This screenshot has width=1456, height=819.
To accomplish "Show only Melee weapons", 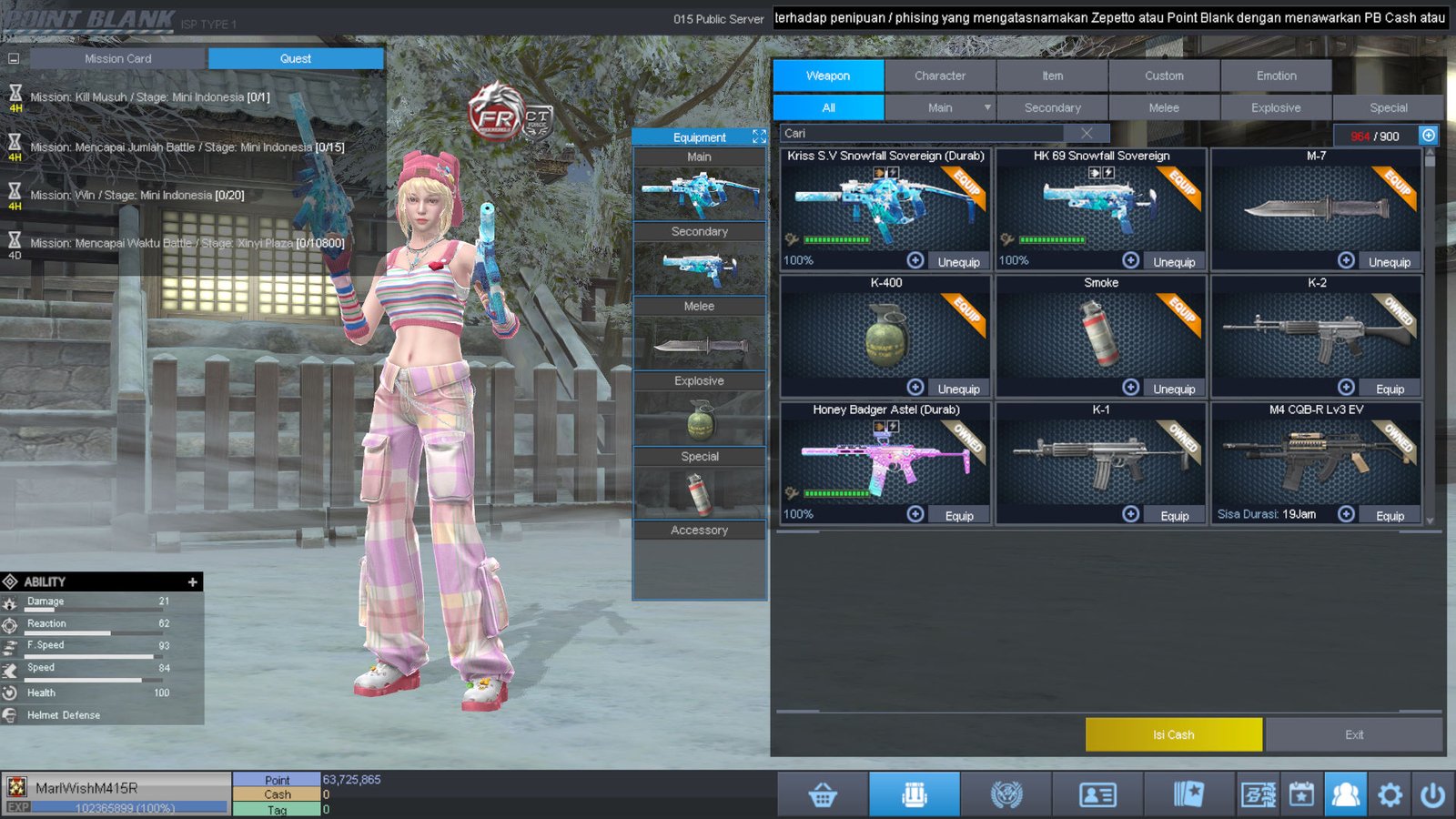I will [1164, 107].
